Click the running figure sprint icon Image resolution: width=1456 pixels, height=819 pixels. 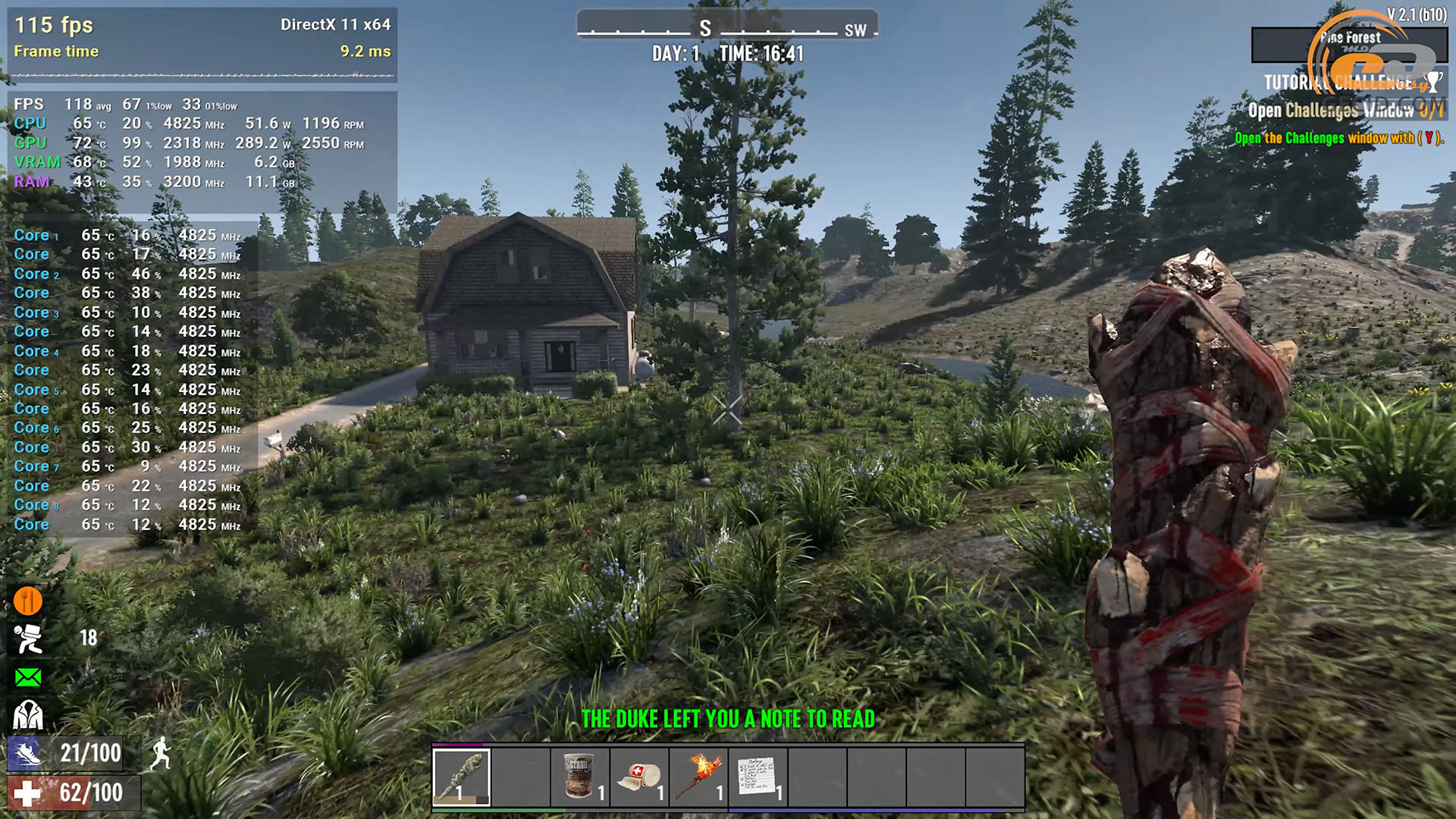tap(160, 753)
